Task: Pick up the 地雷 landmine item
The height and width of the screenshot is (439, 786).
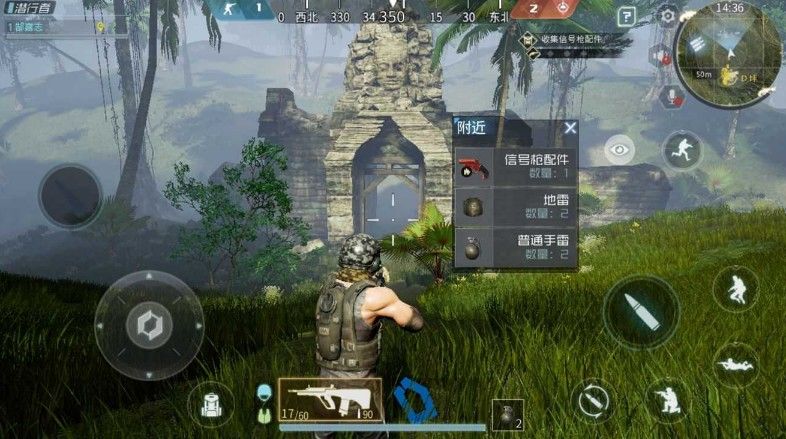Action: click(x=516, y=207)
